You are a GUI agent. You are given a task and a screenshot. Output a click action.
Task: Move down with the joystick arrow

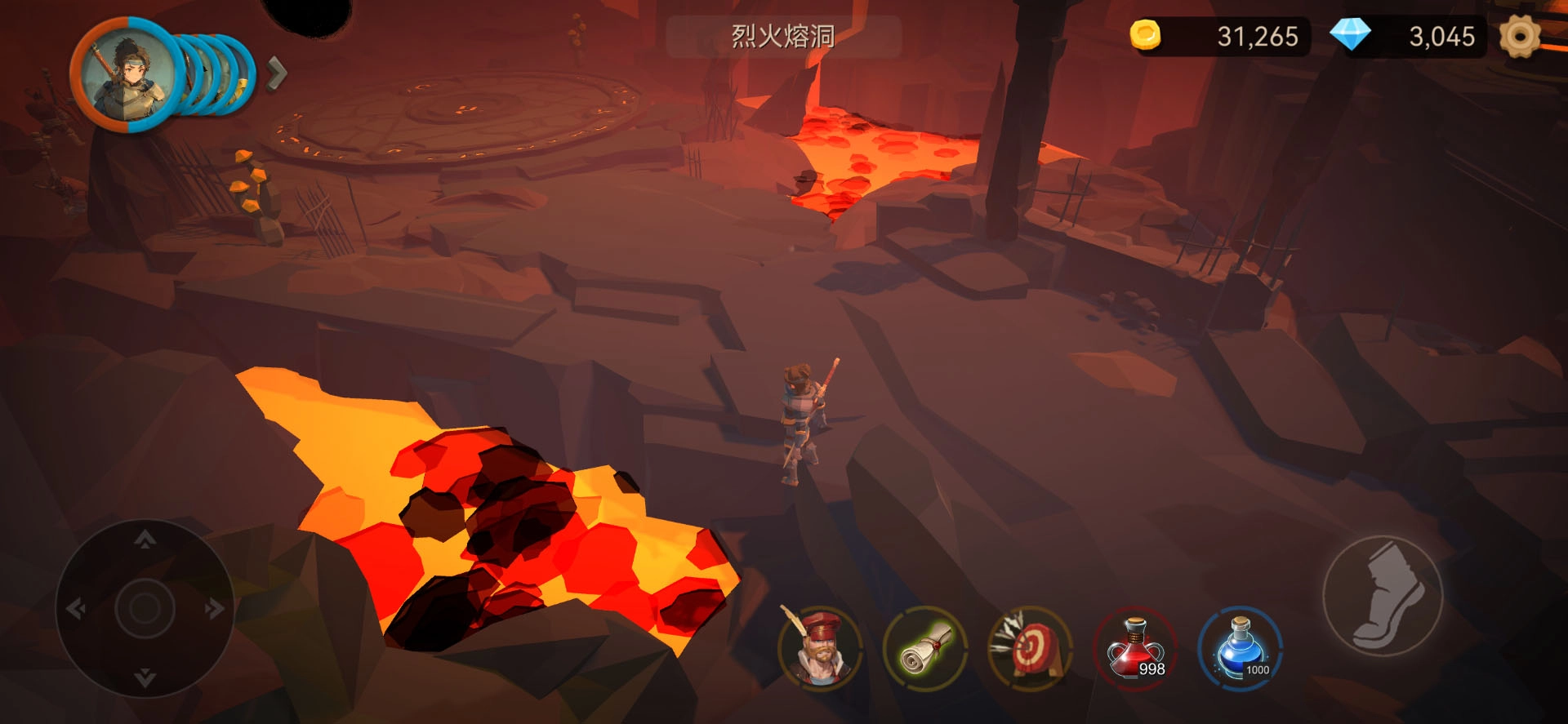[145, 677]
